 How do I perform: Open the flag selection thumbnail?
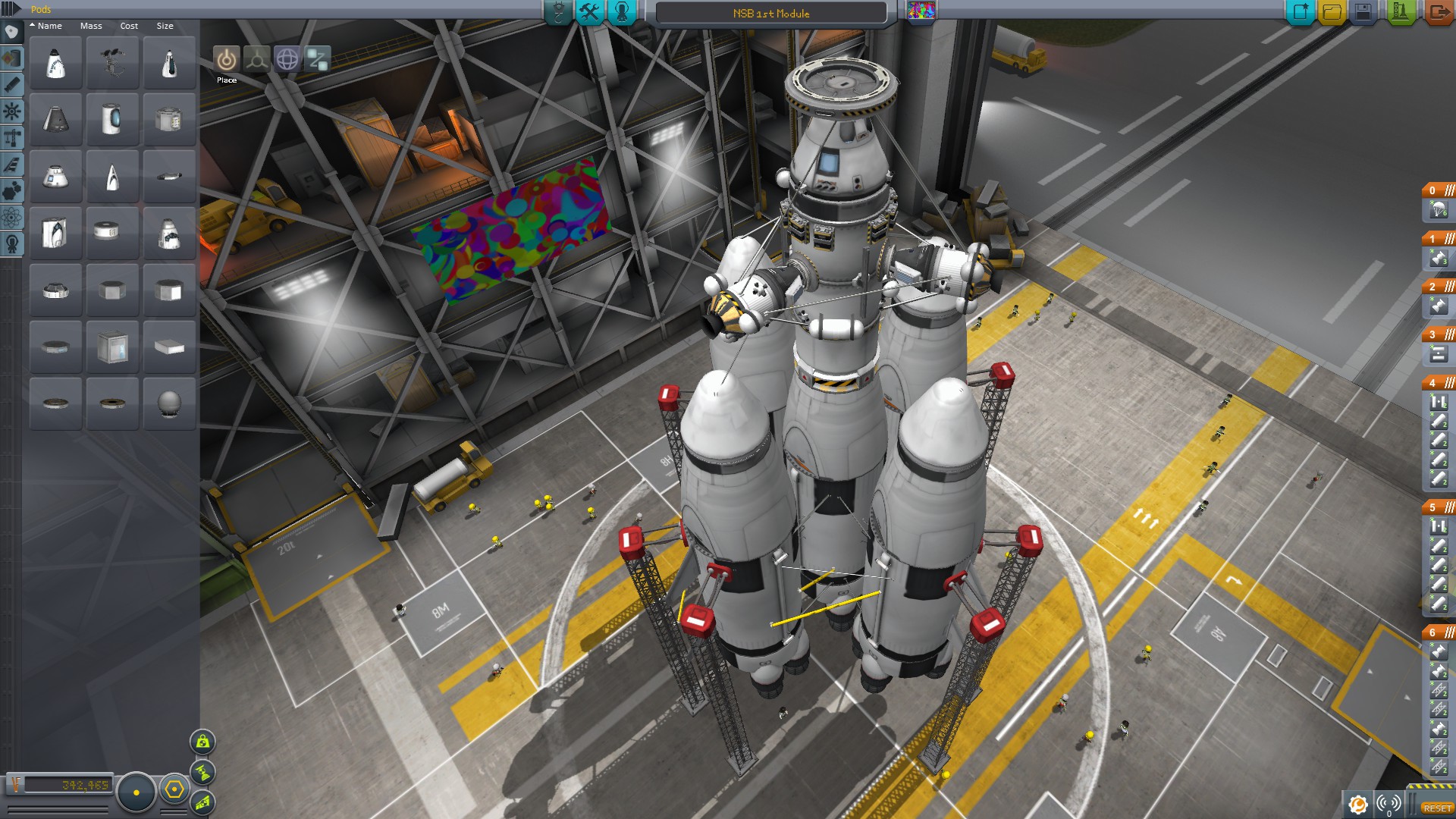pyautogui.click(x=921, y=11)
